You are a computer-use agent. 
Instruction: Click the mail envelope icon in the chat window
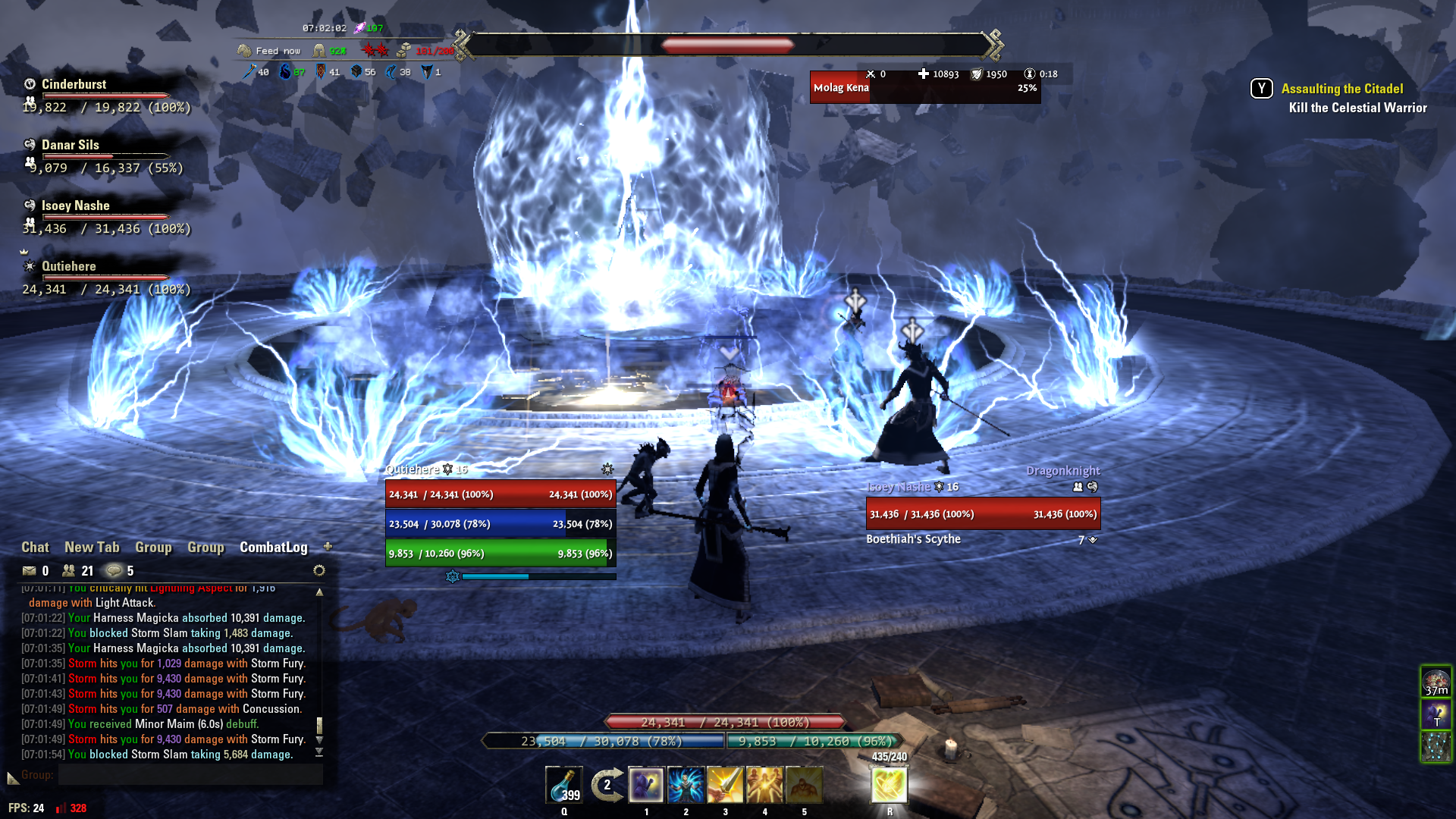coord(28,570)
